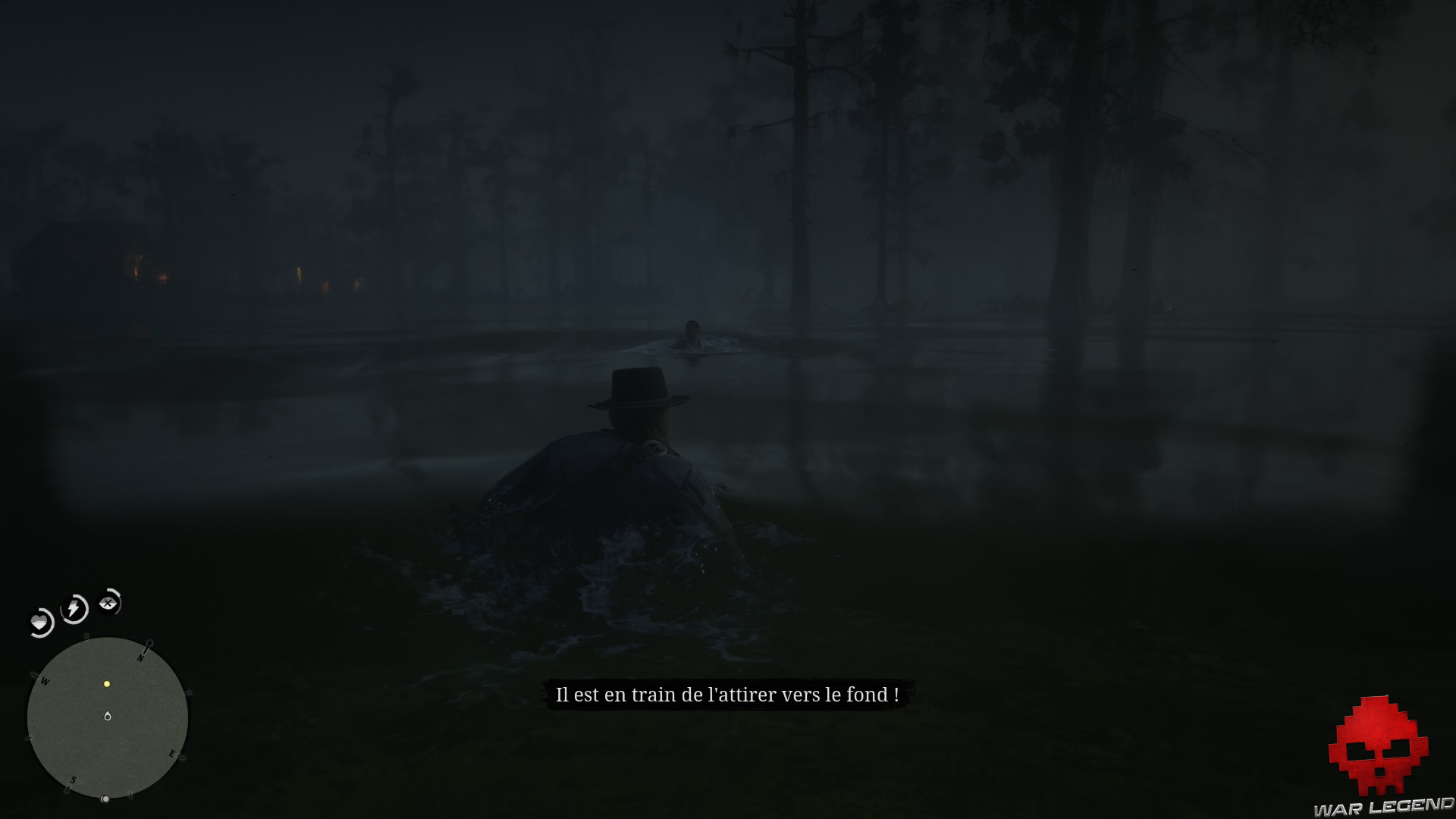
Task: Select the Dead Eye crossed-eye icon
Action: [x=107, y=603]
